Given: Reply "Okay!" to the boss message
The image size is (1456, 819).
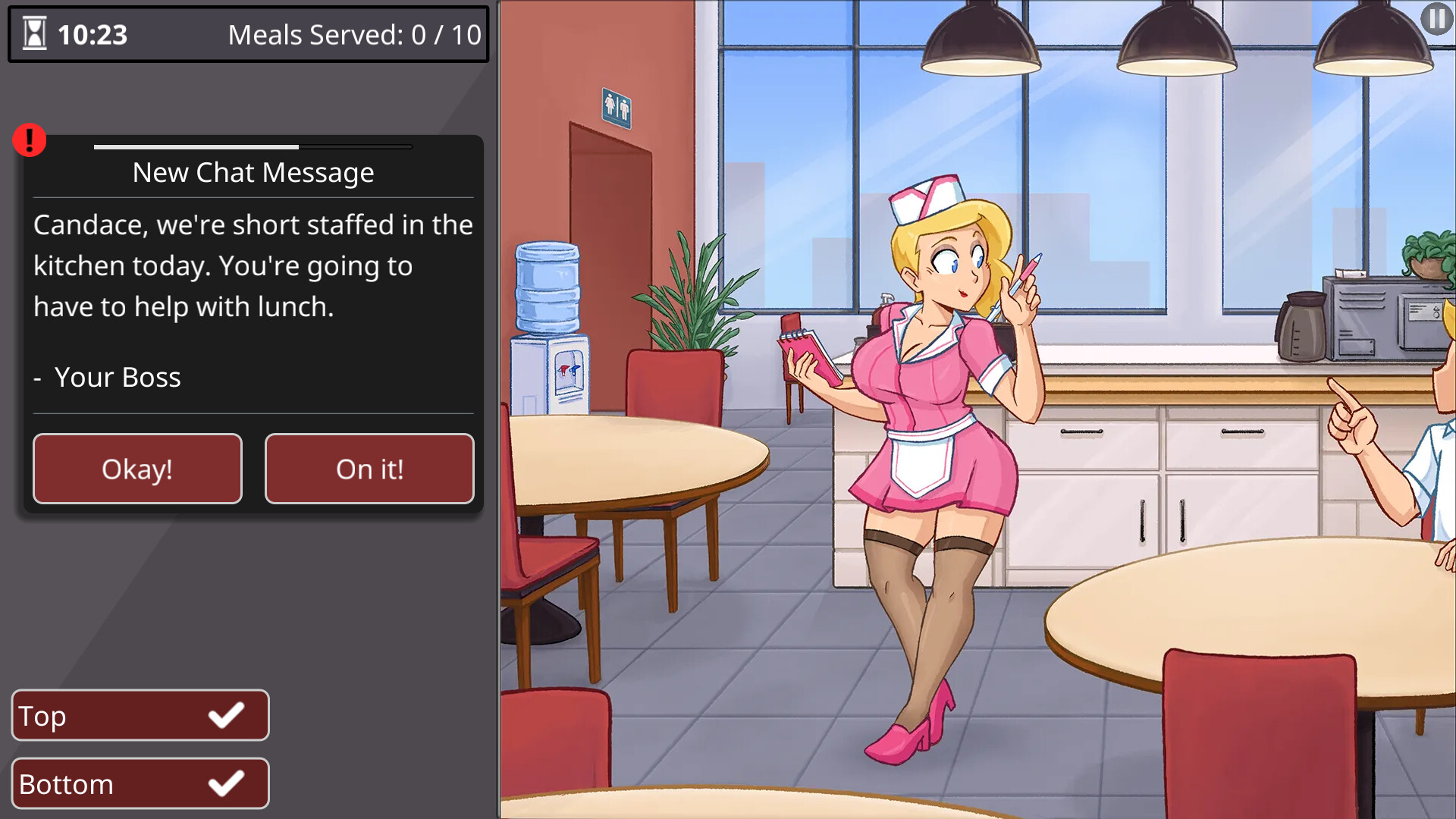Looking at the screenshot, I should point(137,469).
